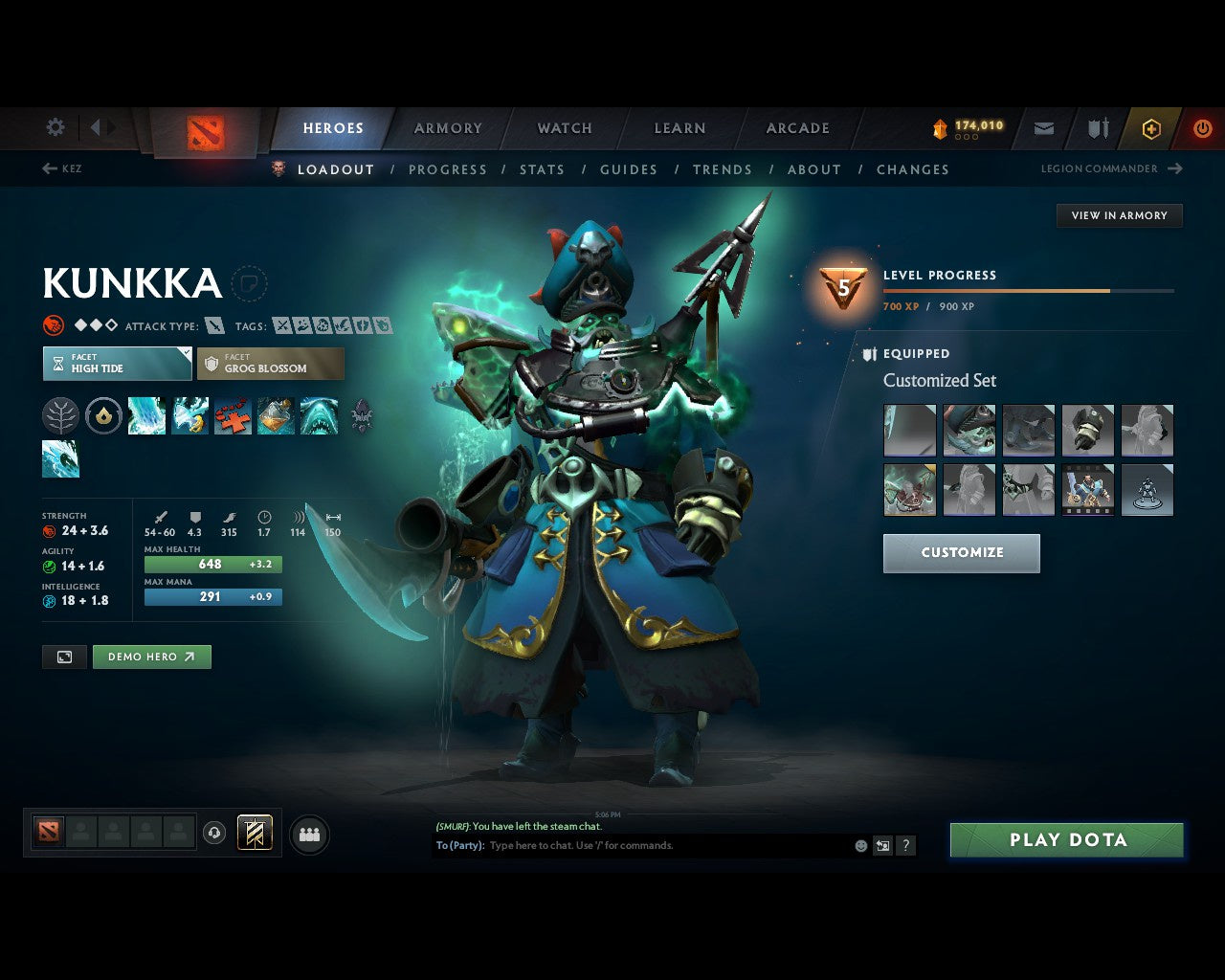The image size is (1225, 980).
Task: Open the mail inbox icon
Action: click(x=1043, y=127)
